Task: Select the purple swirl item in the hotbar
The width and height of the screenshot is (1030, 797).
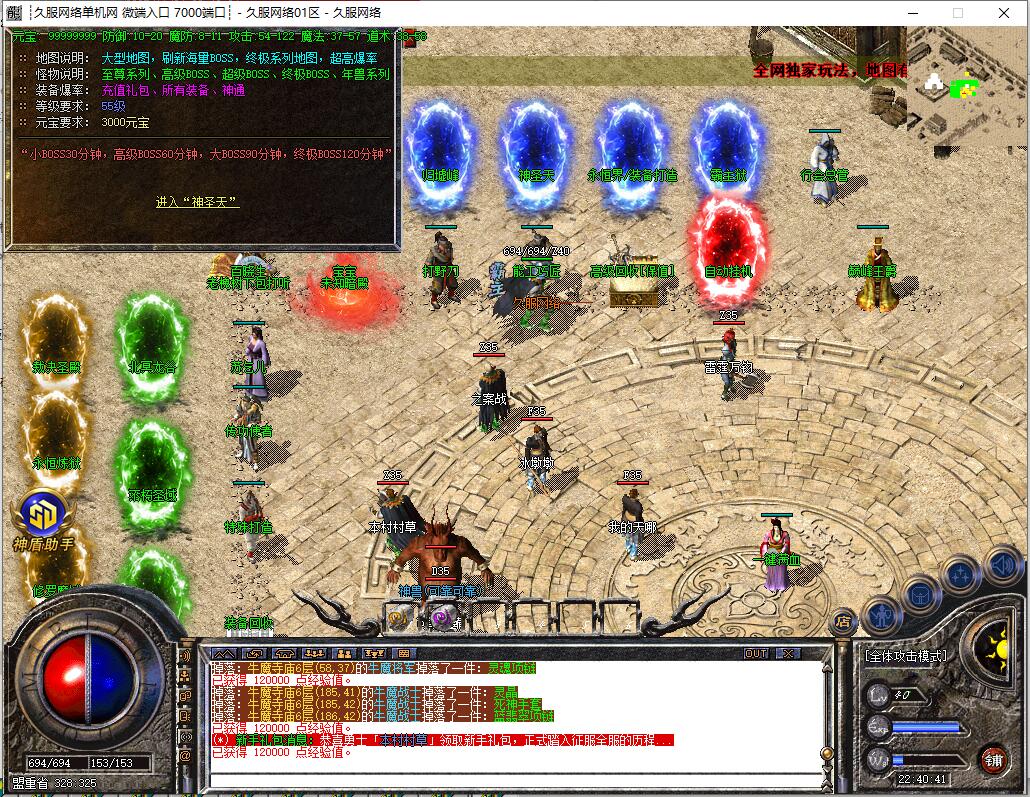Action: pyautogui.click(x=441, y=619)
